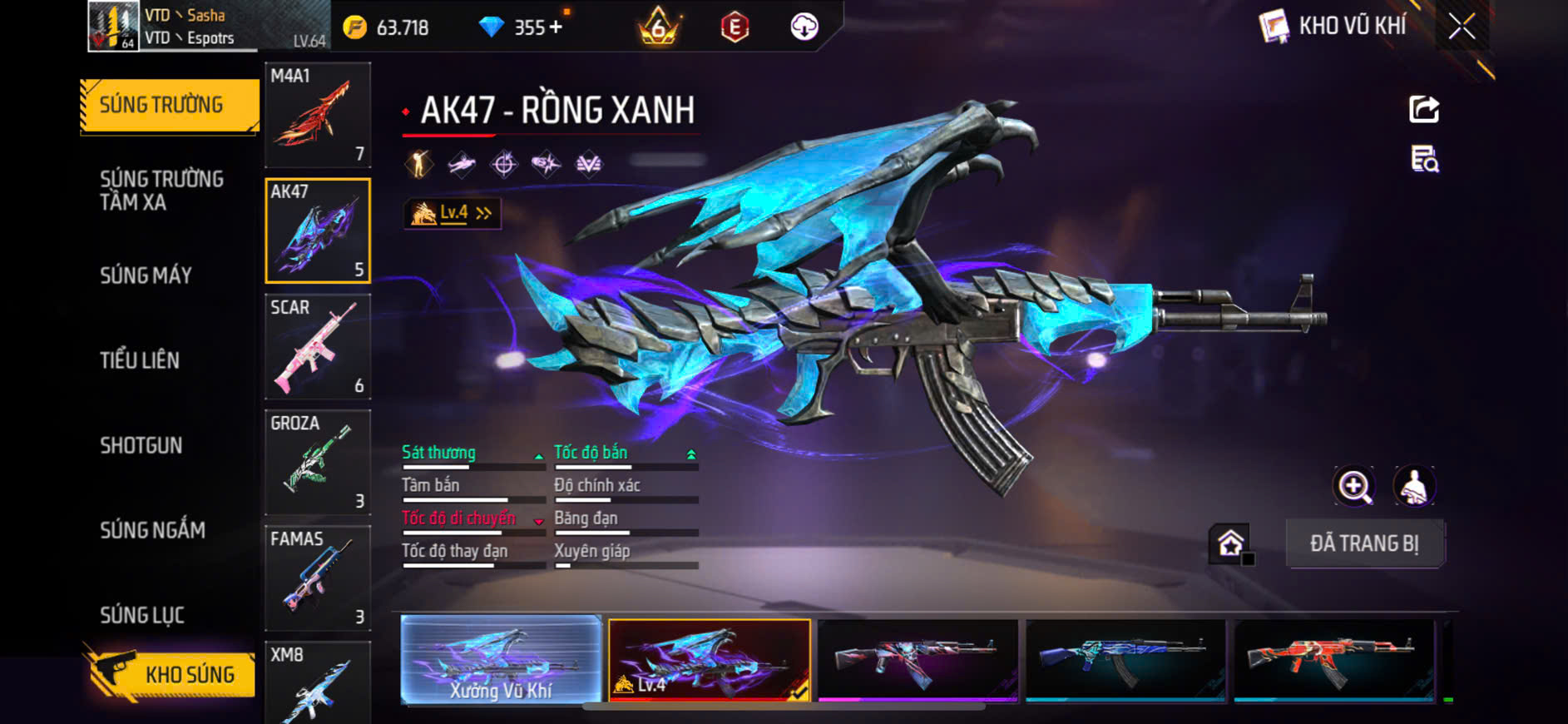Viewport: 1568px width, 724px height.
Task: Pick the FAMAS weapon tile
Action: pyautogui.click(x=317, y=578)
